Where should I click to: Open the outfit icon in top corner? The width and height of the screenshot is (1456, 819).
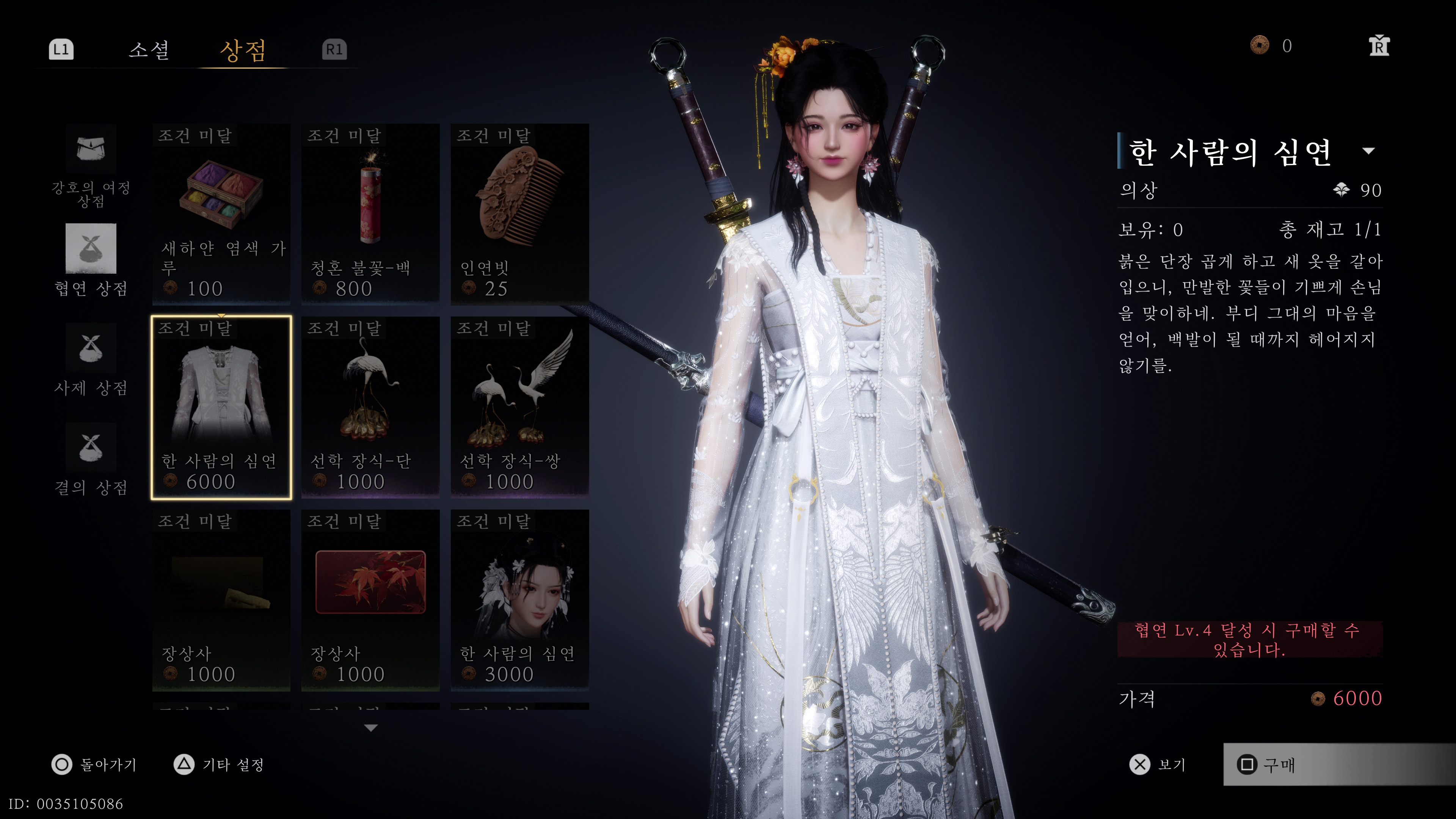[x=1379, y=46]
